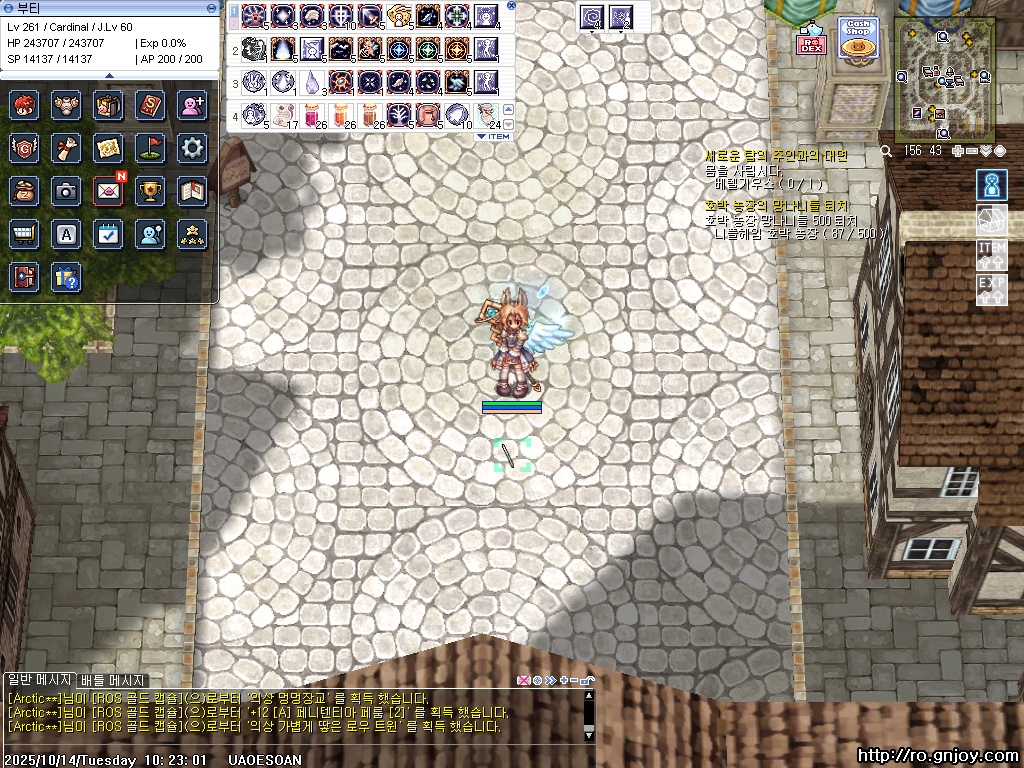This screenshot has height=768, width=1024.
Task: Open the world map parchment icon
Action: coord(108,148)
